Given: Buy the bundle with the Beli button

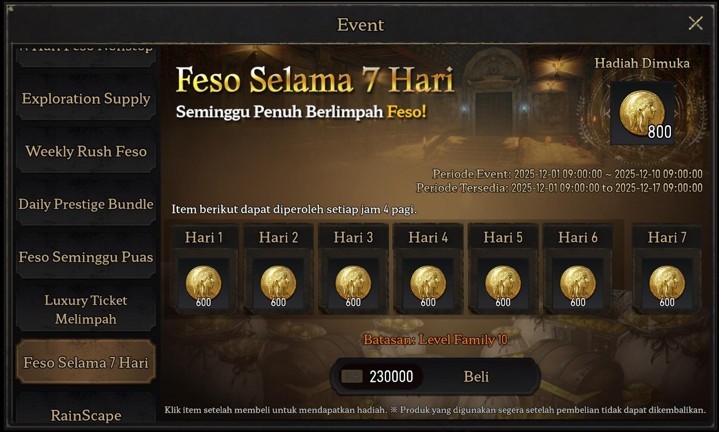Looking at the screenshot, I should click(x=476, y=377).
